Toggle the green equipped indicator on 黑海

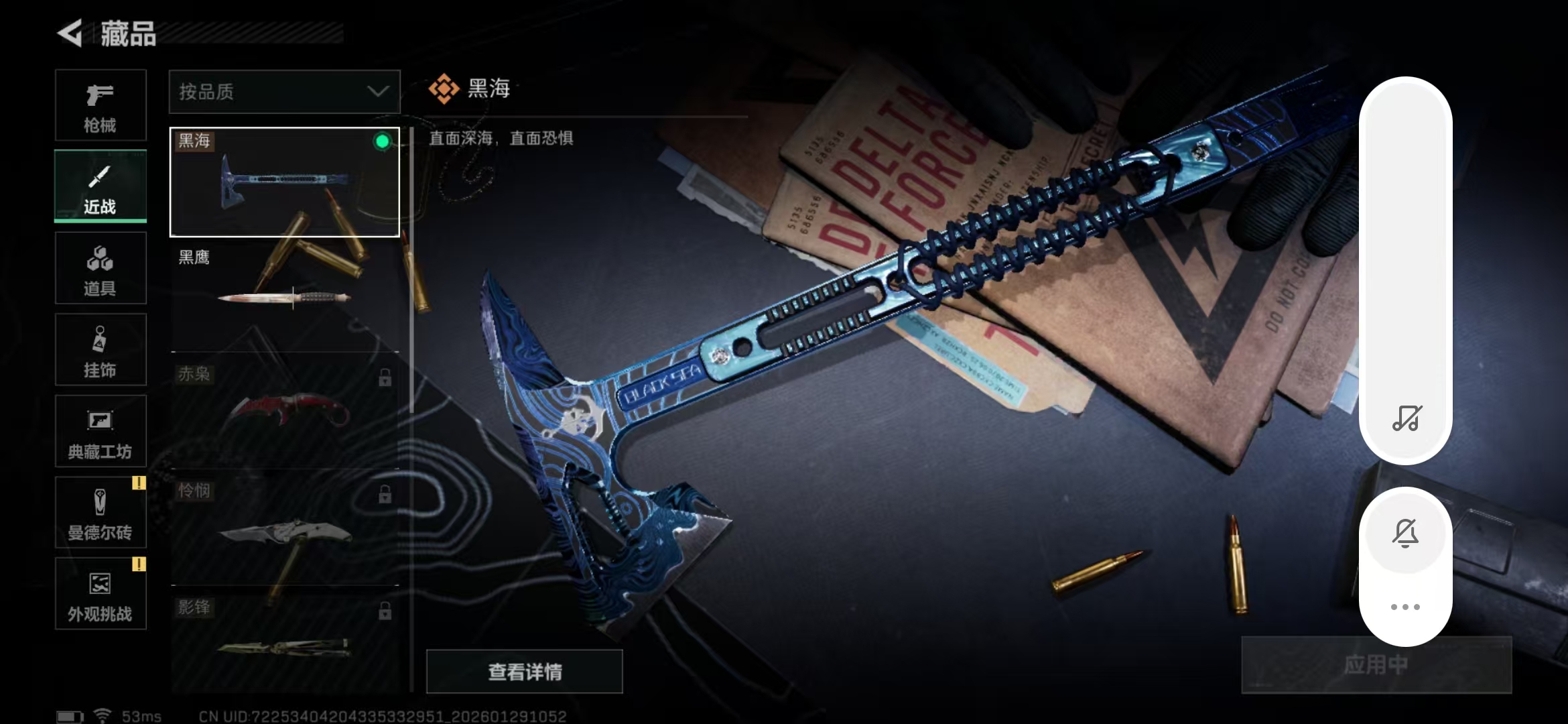click(x=383, y=141)
